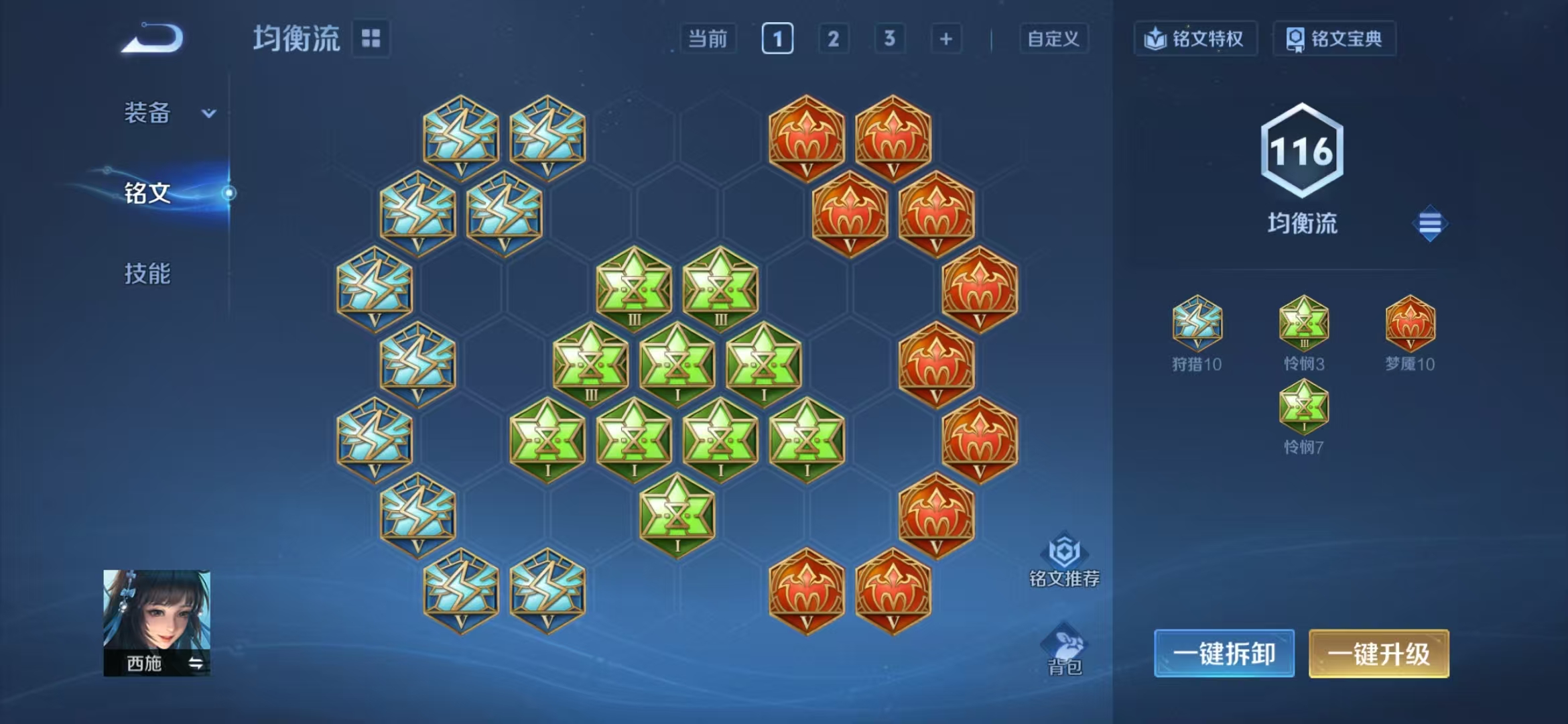The image size is (1568, 724).
Task: Switch to inscription page 3
Action: point(889,39)
